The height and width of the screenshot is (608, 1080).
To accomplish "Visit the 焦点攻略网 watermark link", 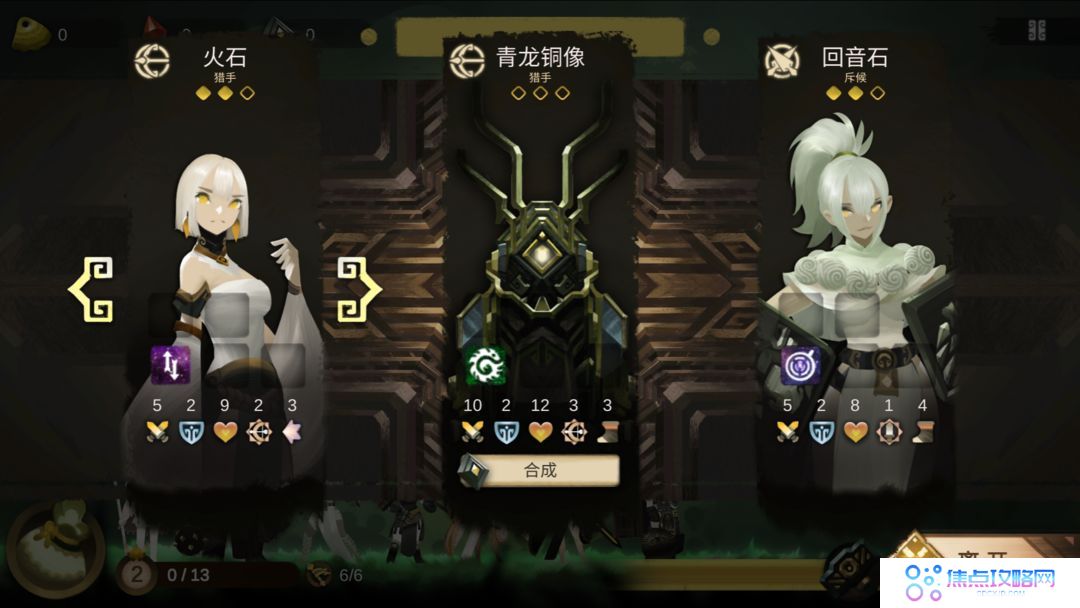I will (x=980, y=580).
